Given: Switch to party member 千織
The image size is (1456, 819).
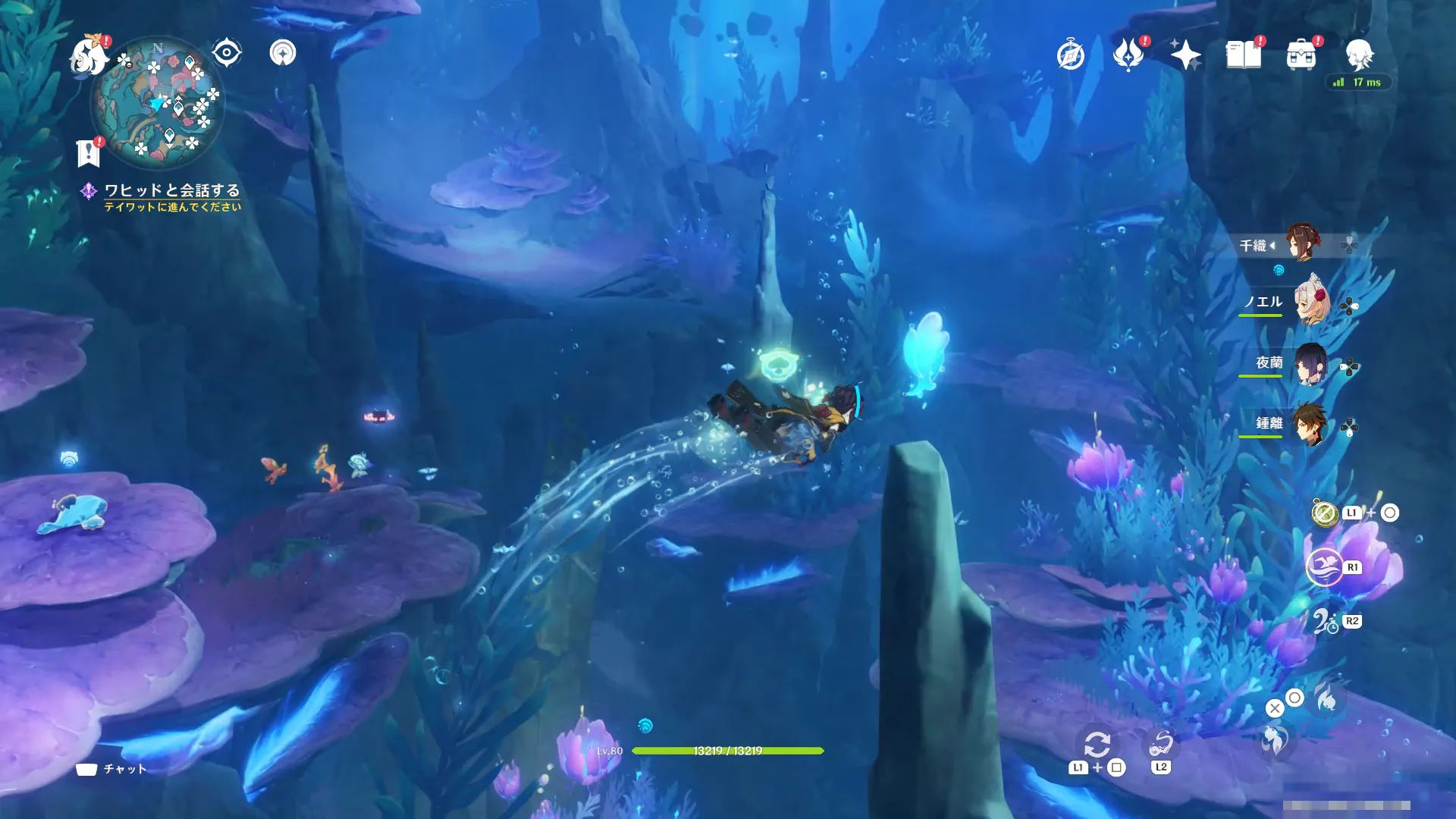Looking at the screenshot, I should pos(1303,243).
